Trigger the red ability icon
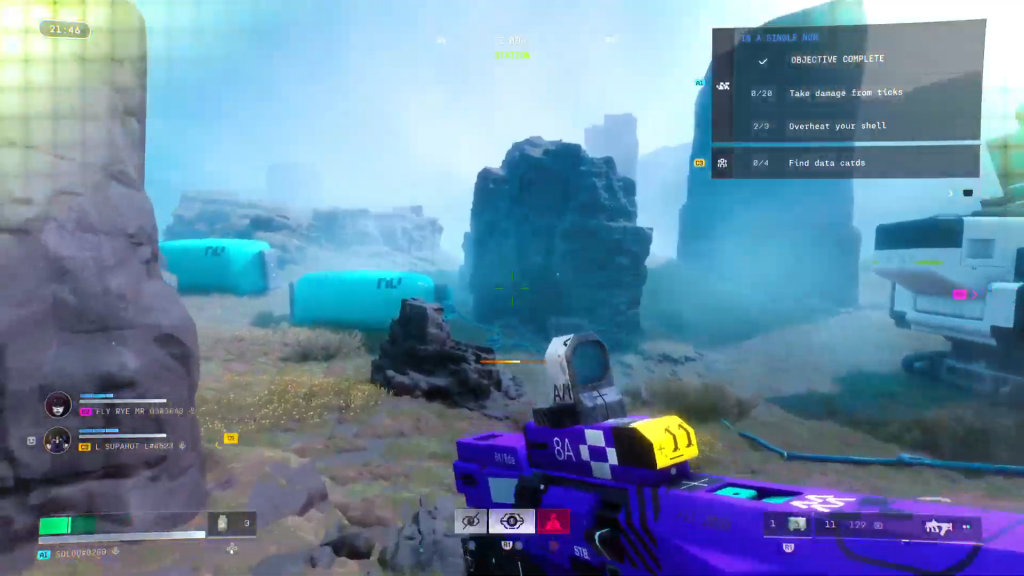The height and width of the screenshot is (576, 1024). (x=553, y=521)
